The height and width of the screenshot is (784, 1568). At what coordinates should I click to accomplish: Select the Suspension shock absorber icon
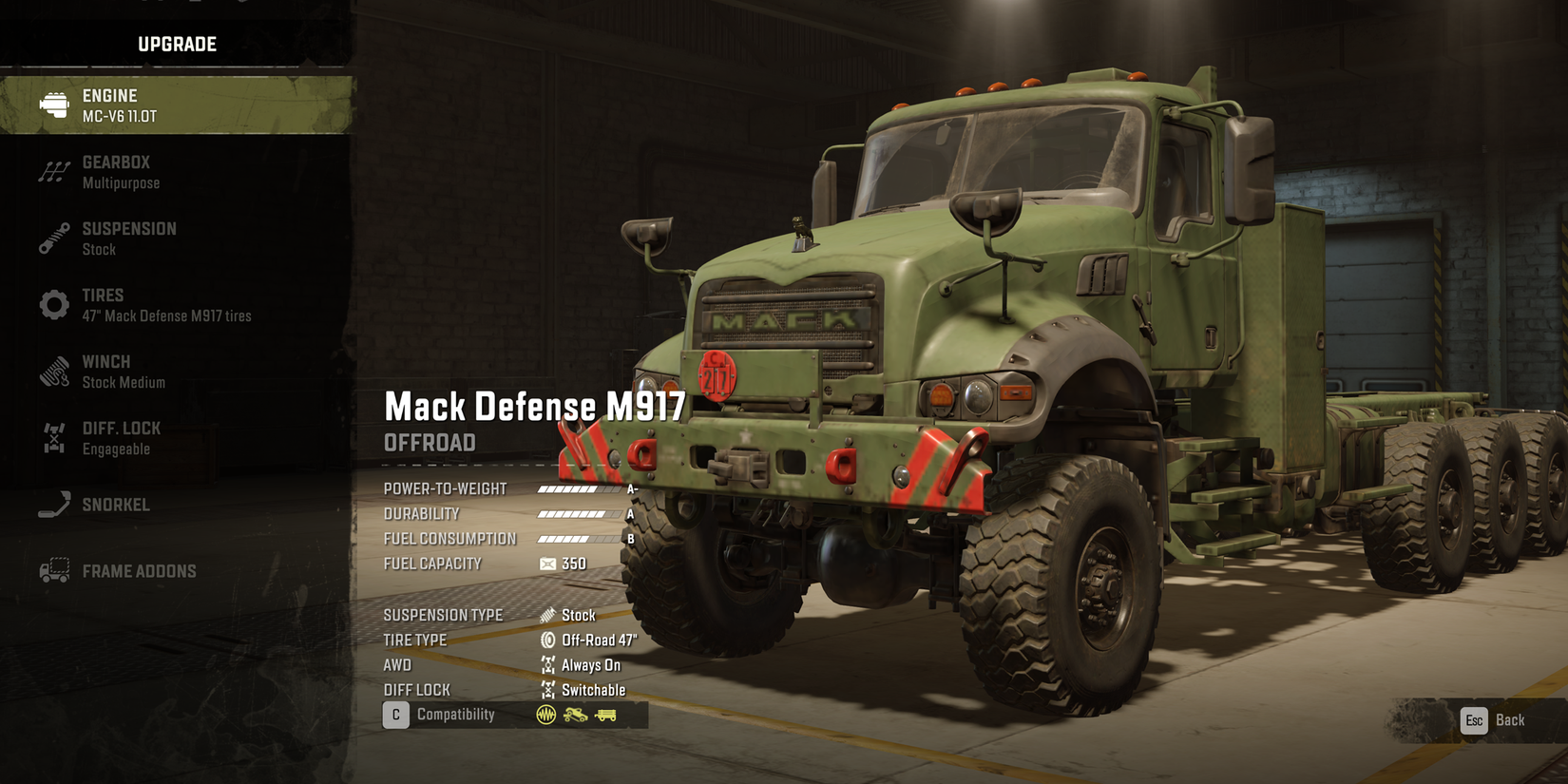coord(53,238)
